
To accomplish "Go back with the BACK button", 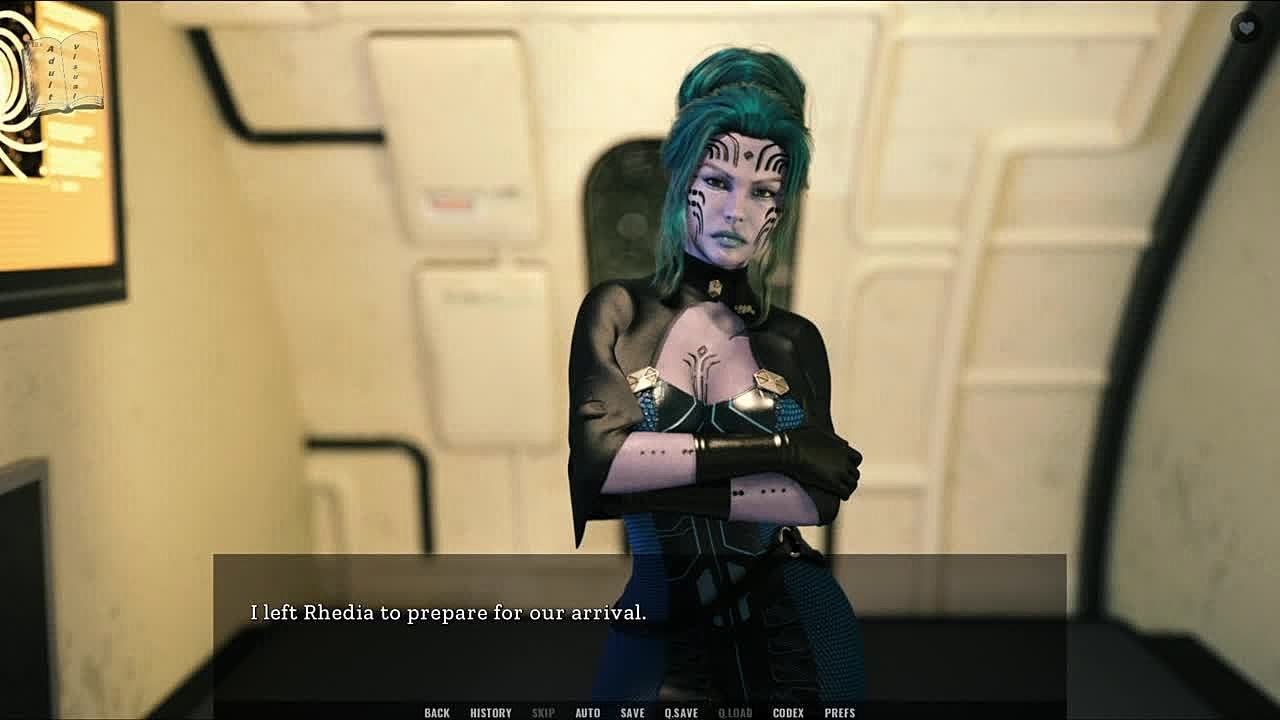I will [x=437, y=712].
